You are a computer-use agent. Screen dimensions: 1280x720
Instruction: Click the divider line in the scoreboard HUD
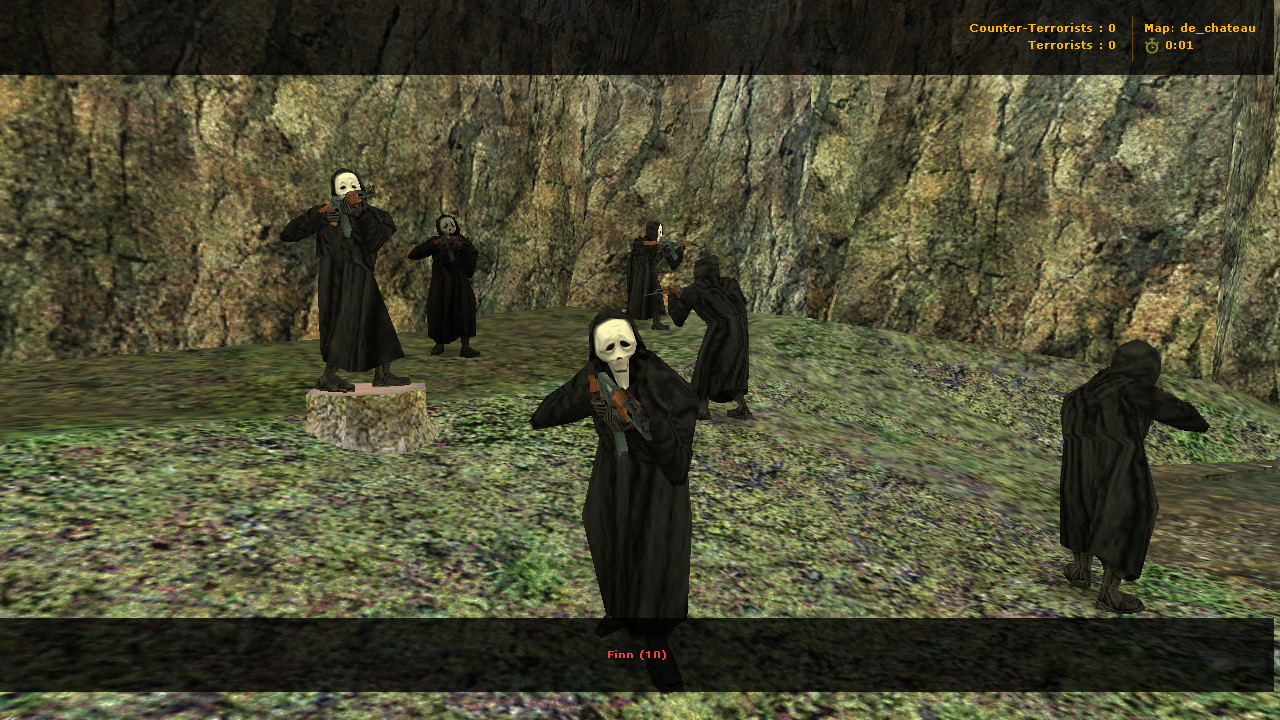[x=1131, y=36]
